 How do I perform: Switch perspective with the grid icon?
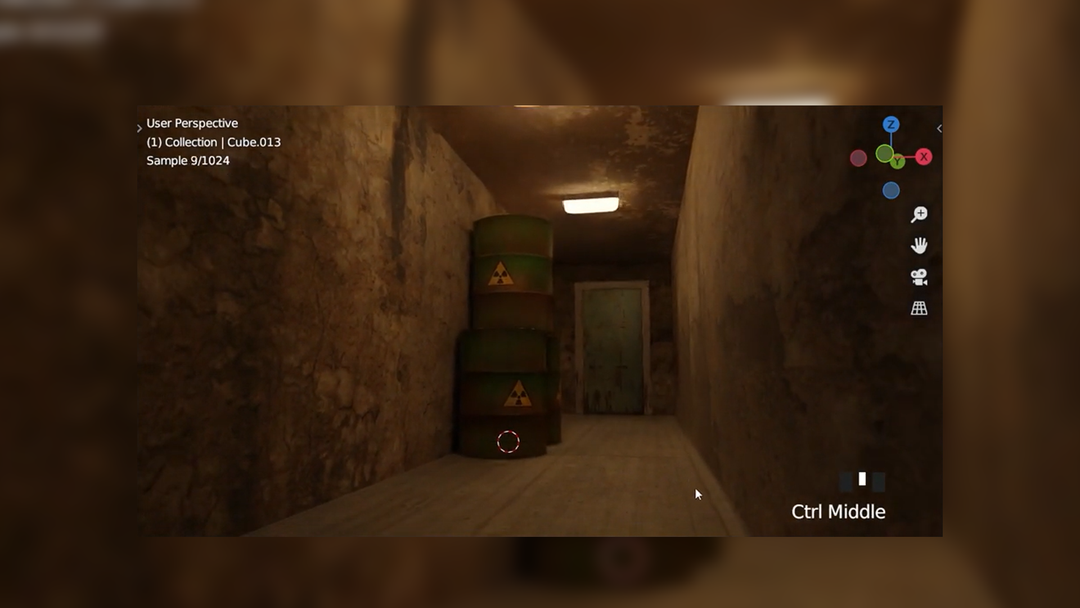[x=919, y=308]
